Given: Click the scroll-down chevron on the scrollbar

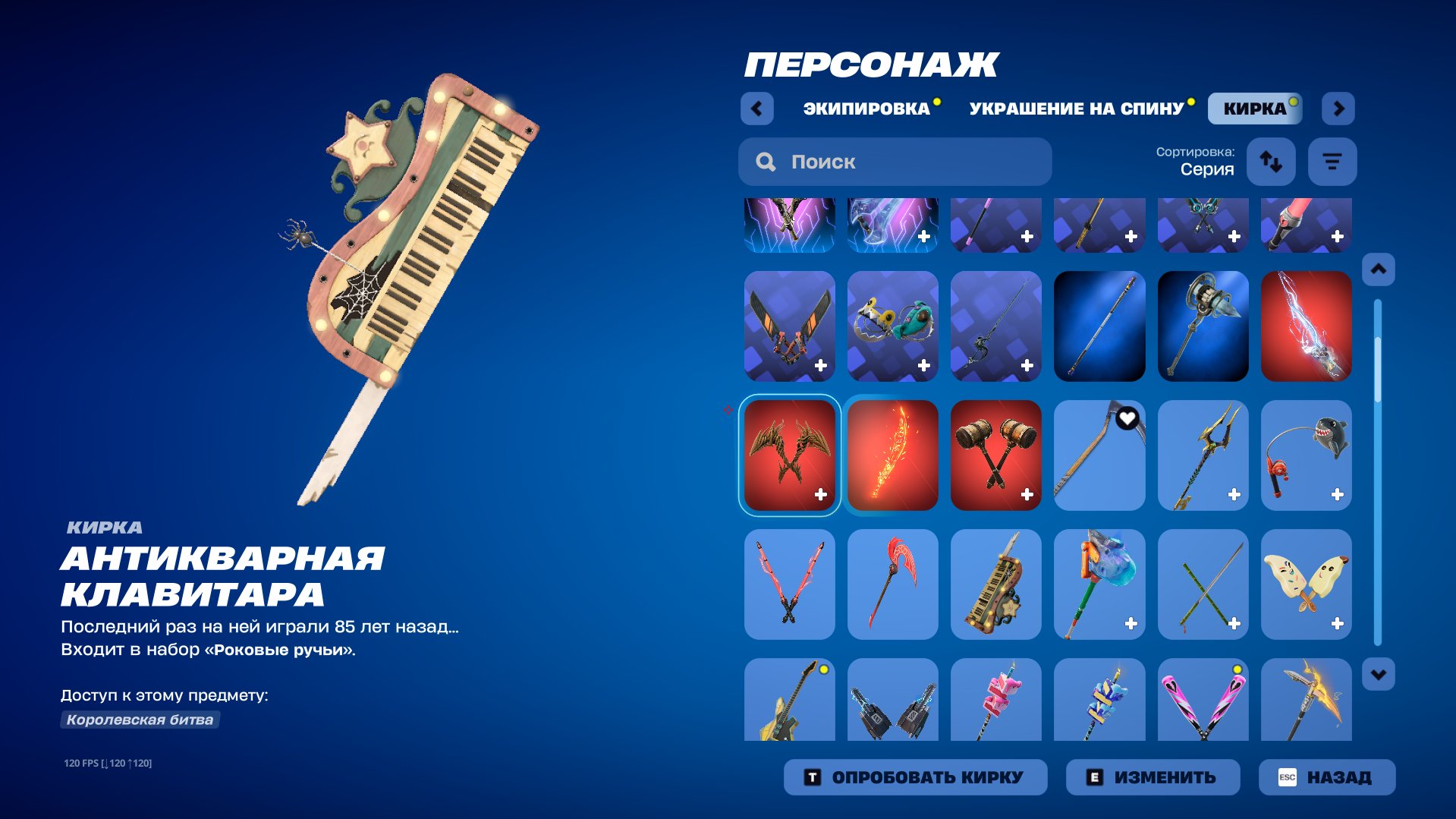Looking at the screenshot, I should [1377, 673].
